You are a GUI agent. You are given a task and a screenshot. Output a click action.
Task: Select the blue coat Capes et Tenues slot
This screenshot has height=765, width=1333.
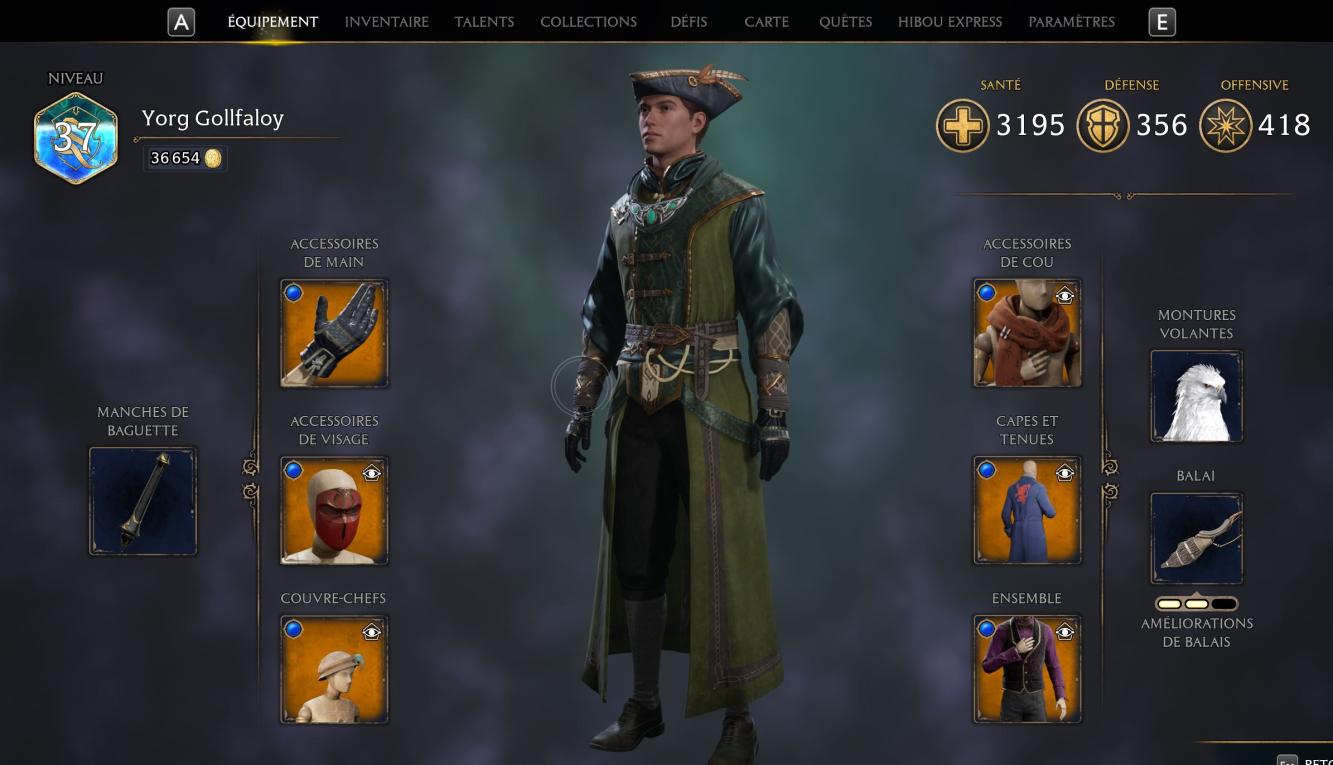tap(1027, 511)
